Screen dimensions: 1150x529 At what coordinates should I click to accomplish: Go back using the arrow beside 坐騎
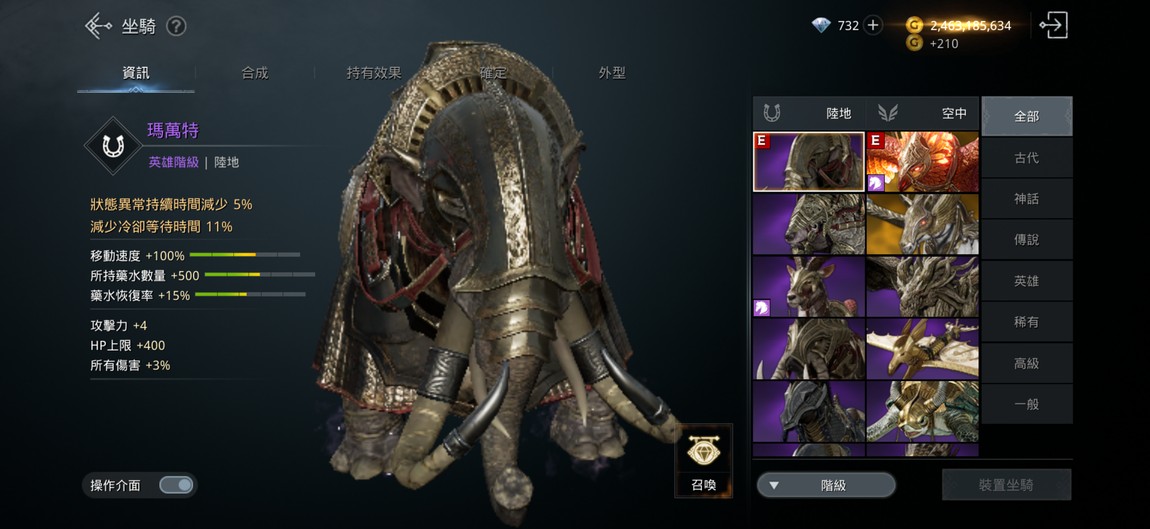coord(97,26)
